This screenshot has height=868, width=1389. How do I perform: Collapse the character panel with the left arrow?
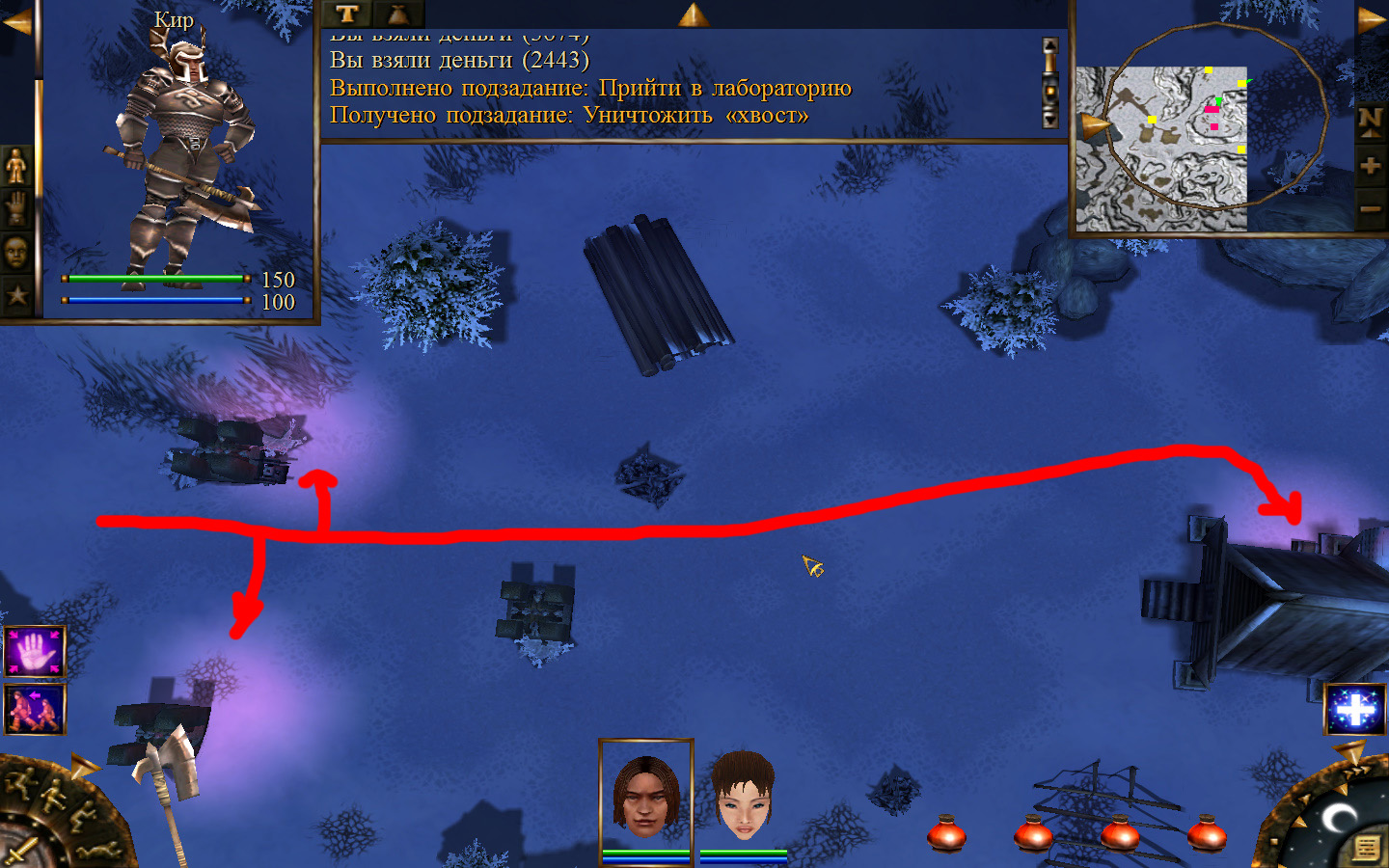[x=16, y=21]
